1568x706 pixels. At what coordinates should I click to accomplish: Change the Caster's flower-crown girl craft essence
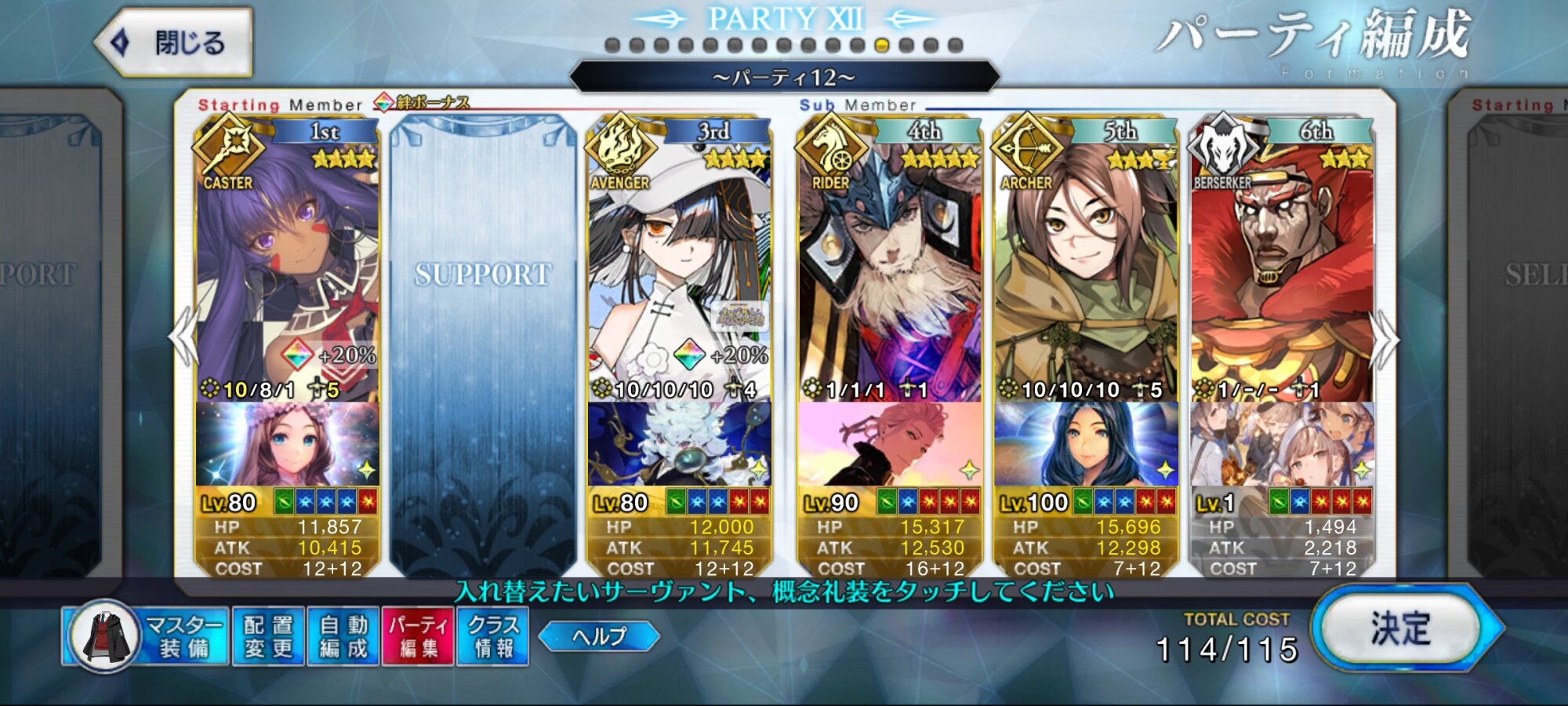(287, 444)
